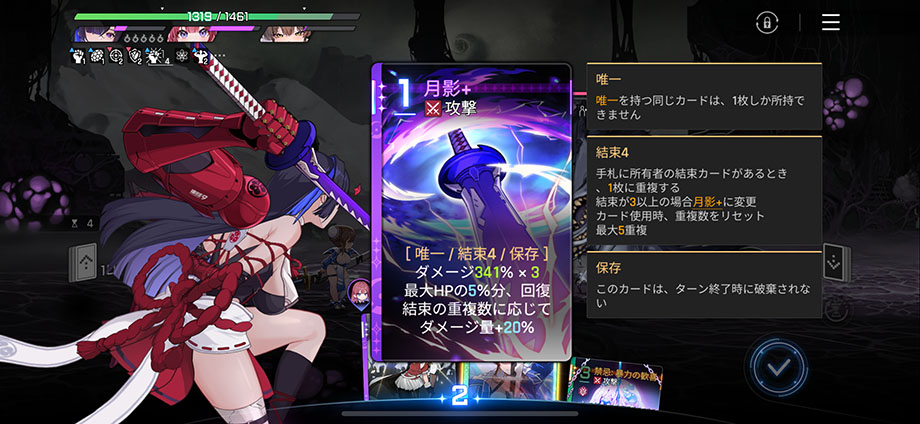Open the hamburger menu

click(830, 22)
